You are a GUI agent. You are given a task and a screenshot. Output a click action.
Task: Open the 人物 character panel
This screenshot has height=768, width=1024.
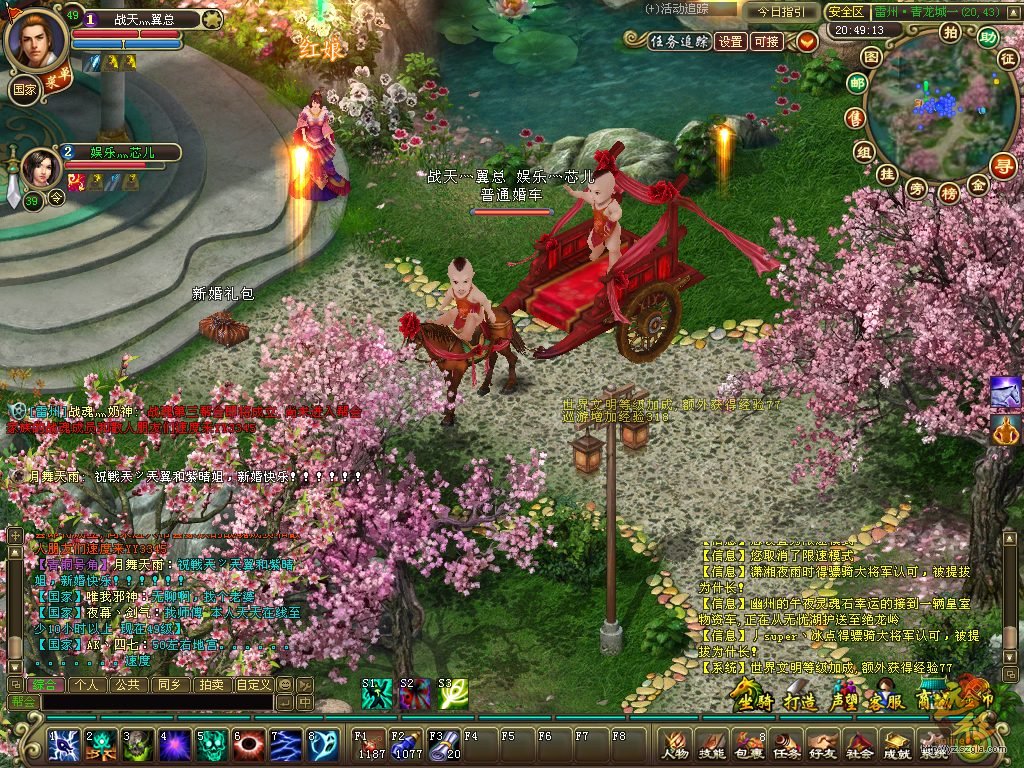point(675,746)
